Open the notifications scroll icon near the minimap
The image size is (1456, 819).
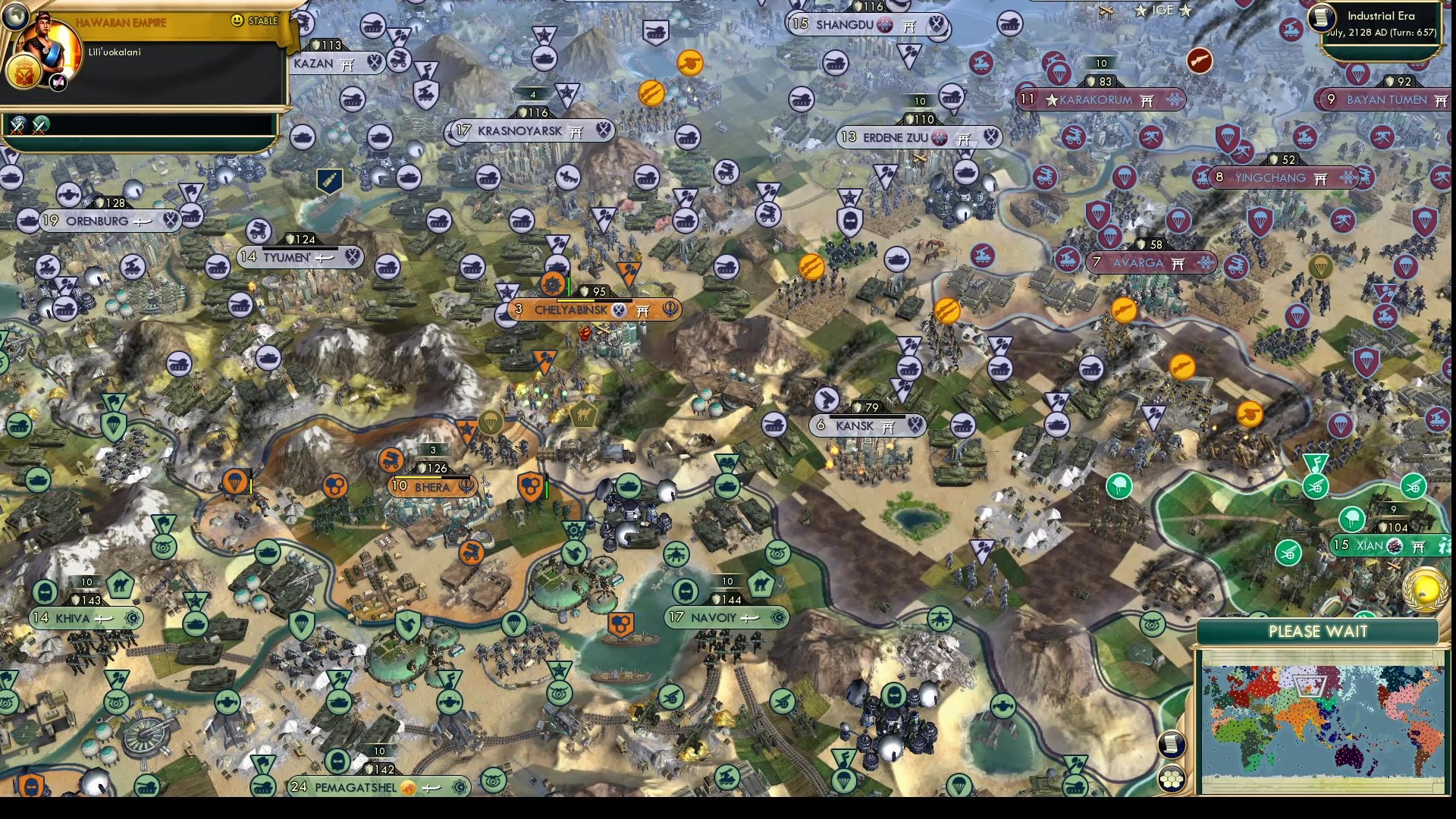coord(1172,744)
